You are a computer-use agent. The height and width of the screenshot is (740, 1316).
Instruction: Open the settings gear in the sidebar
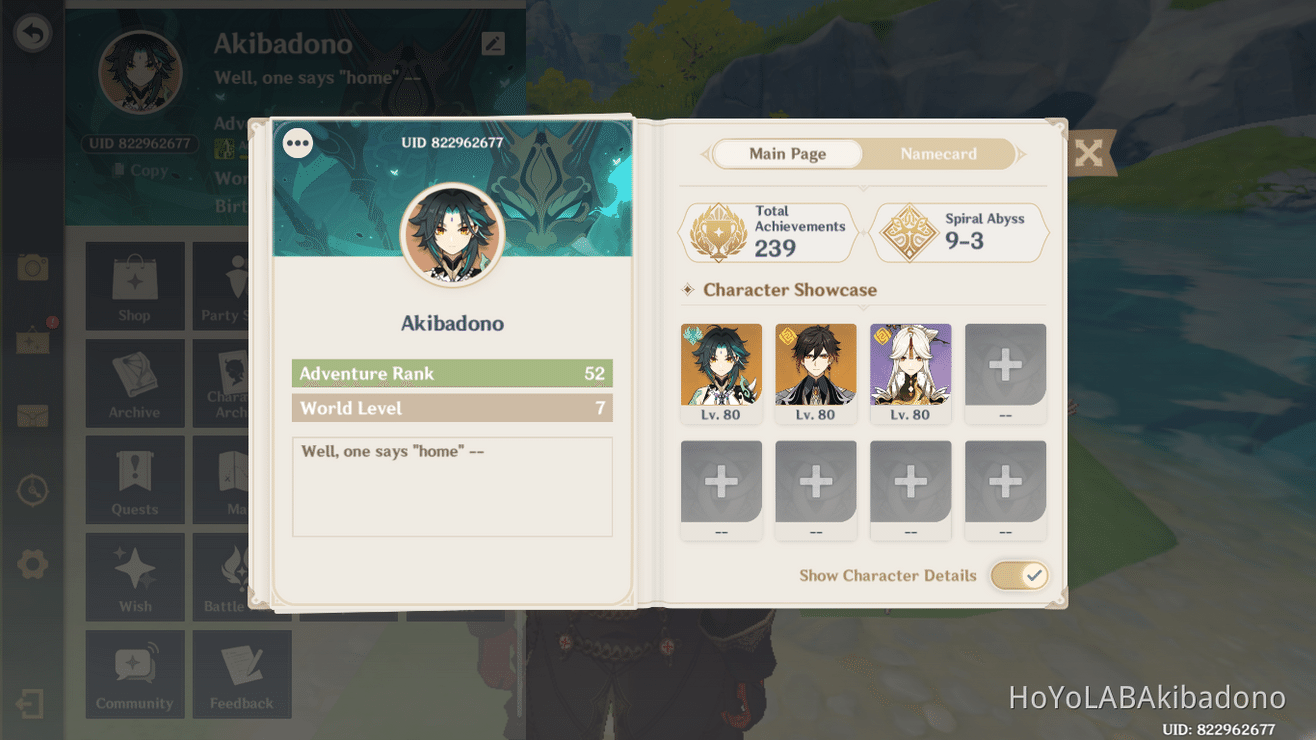tap(33, 563)
